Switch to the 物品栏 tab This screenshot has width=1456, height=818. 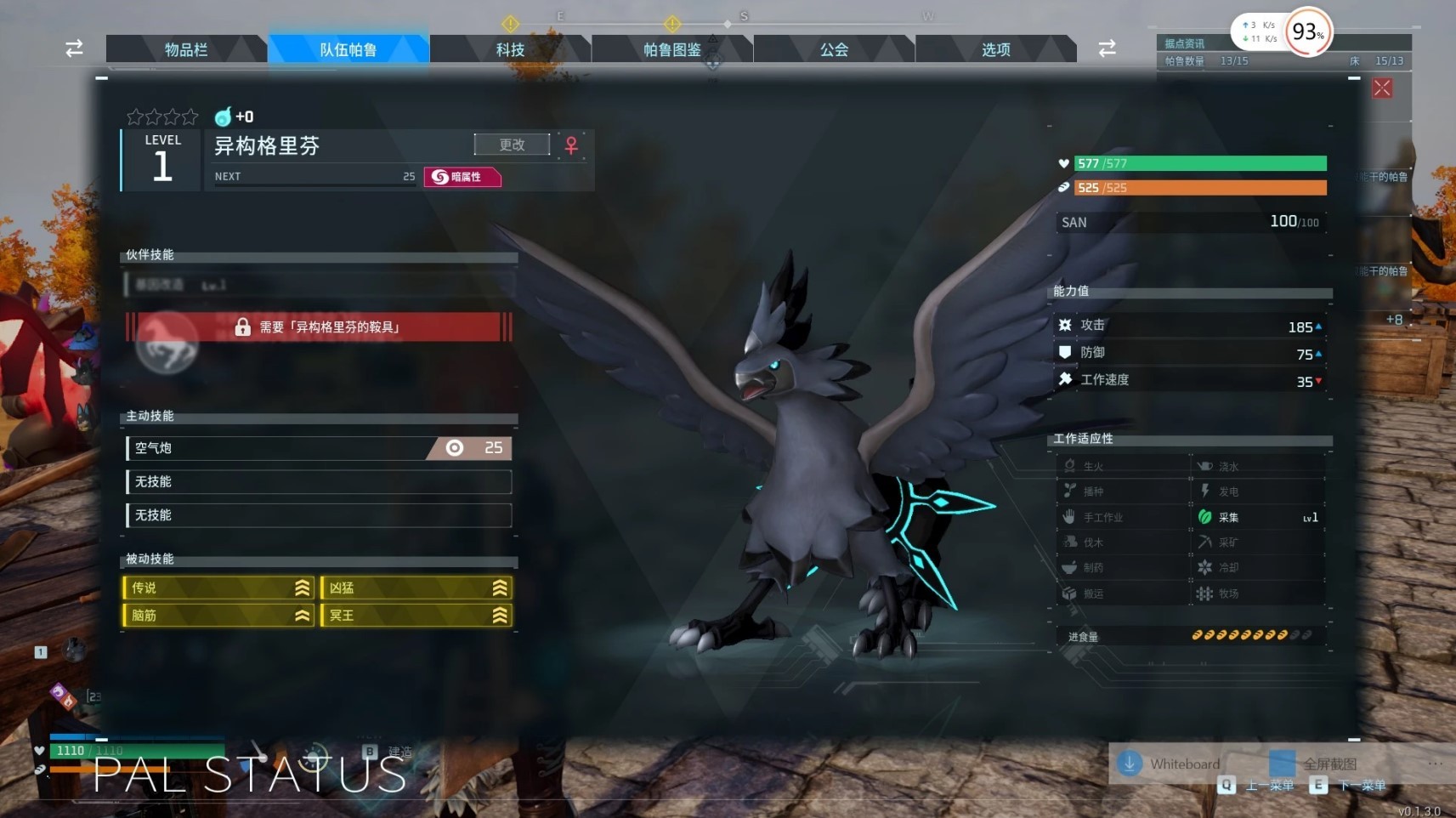(x=185, y=49)
